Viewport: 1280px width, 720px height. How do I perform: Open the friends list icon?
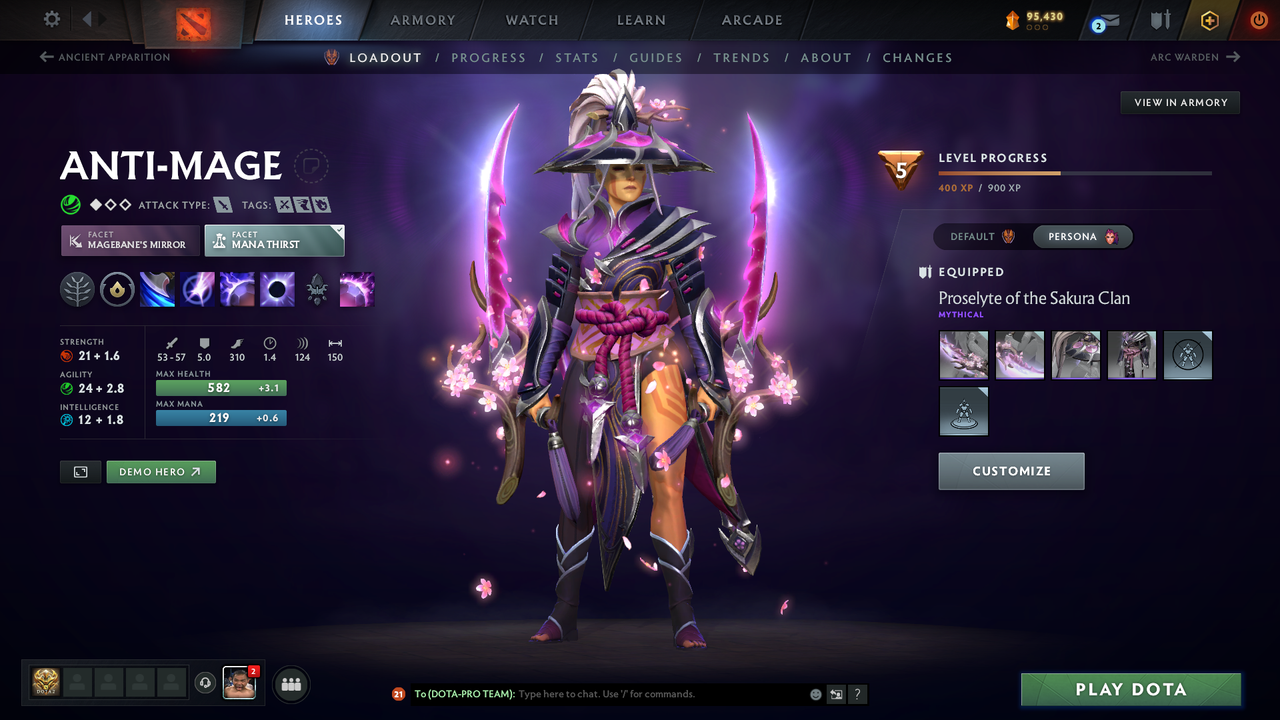coord(290,684)
